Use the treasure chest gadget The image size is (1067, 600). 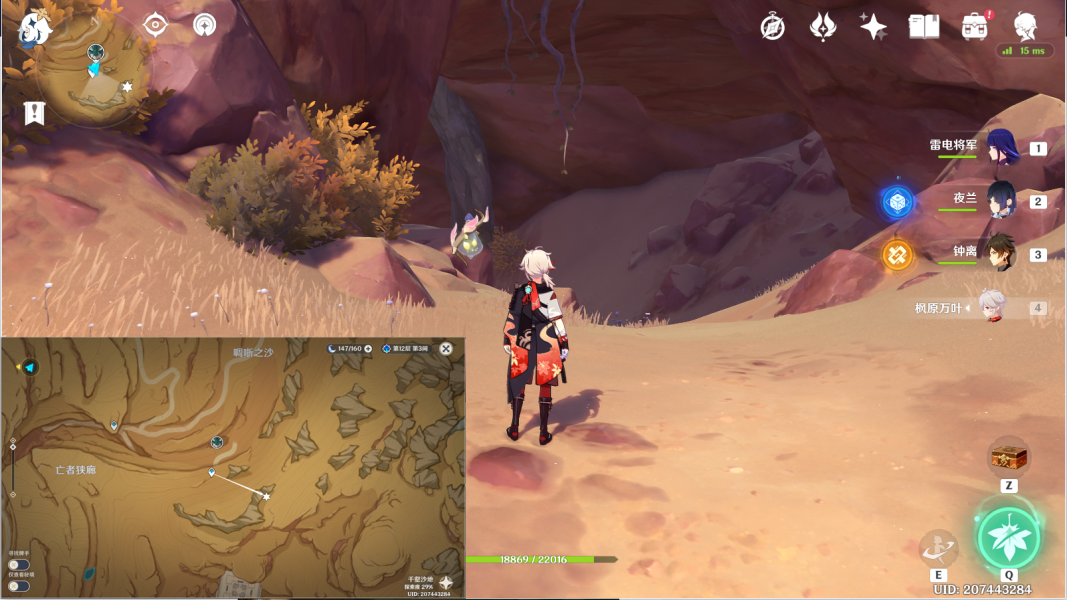[1008, 457]
